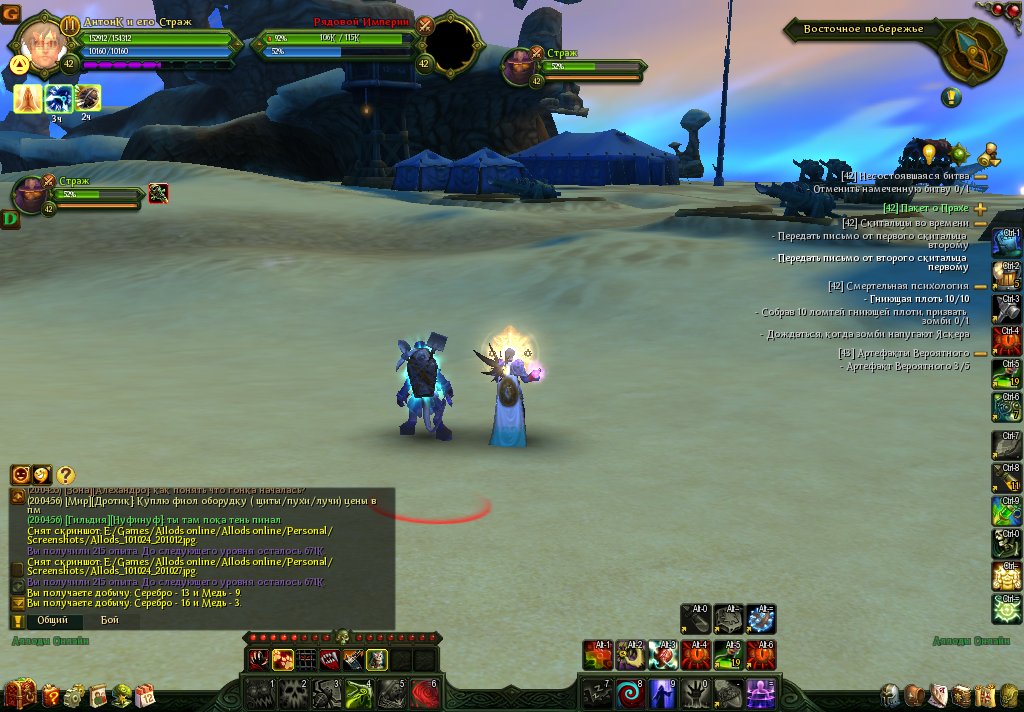
Task: Open the leather bag inventory icon
Action: pos(914,694)
